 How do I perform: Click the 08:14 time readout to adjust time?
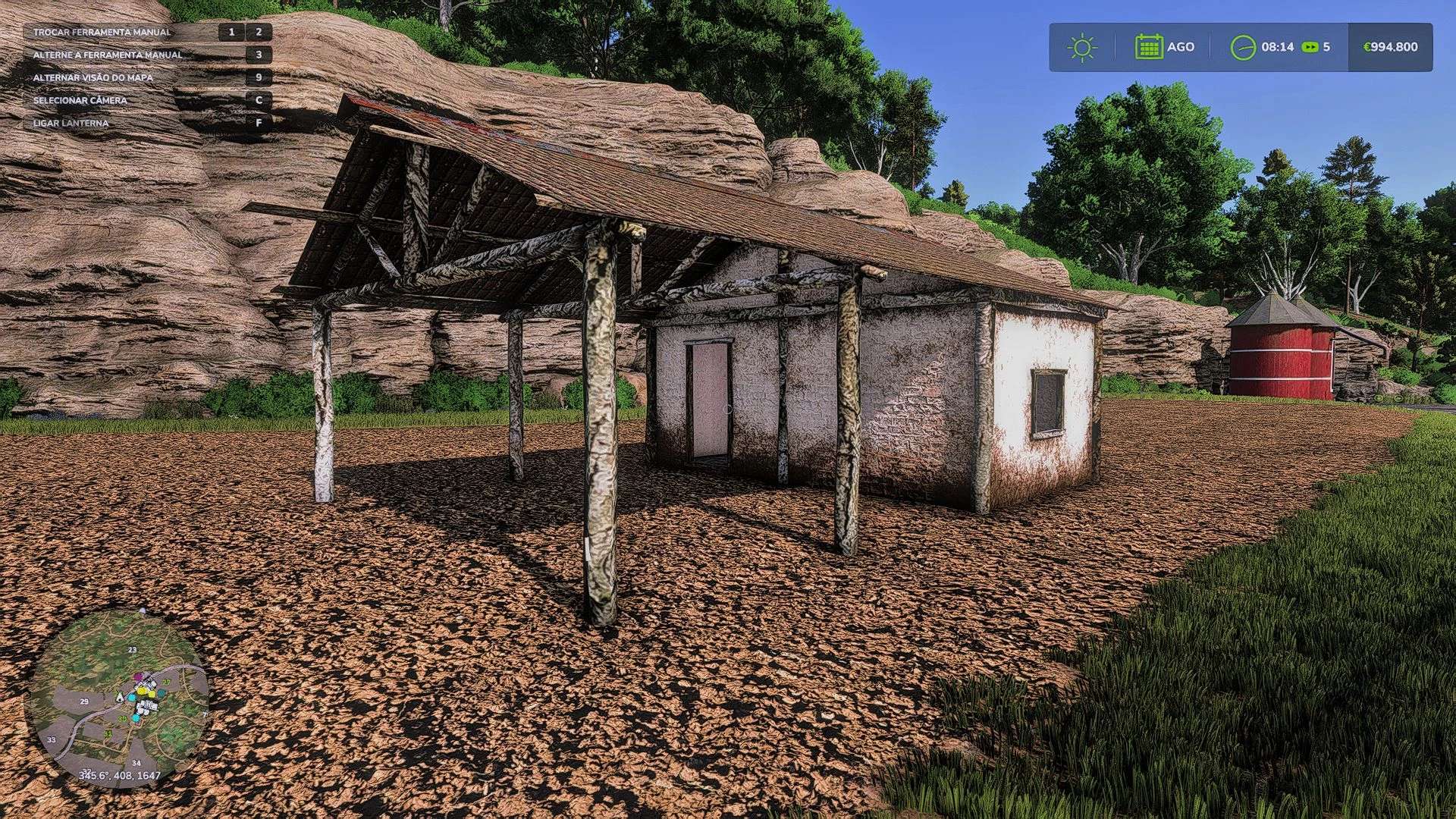[1279, 46]
